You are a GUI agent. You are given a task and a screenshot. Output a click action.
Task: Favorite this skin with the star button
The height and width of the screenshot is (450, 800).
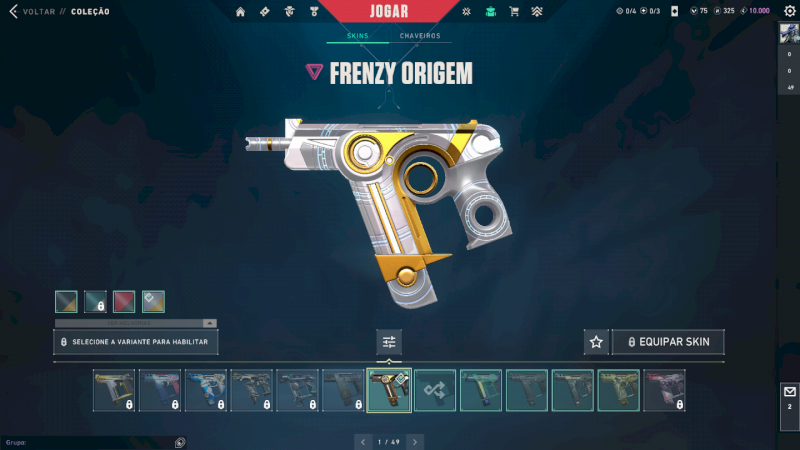pos(596,342)
